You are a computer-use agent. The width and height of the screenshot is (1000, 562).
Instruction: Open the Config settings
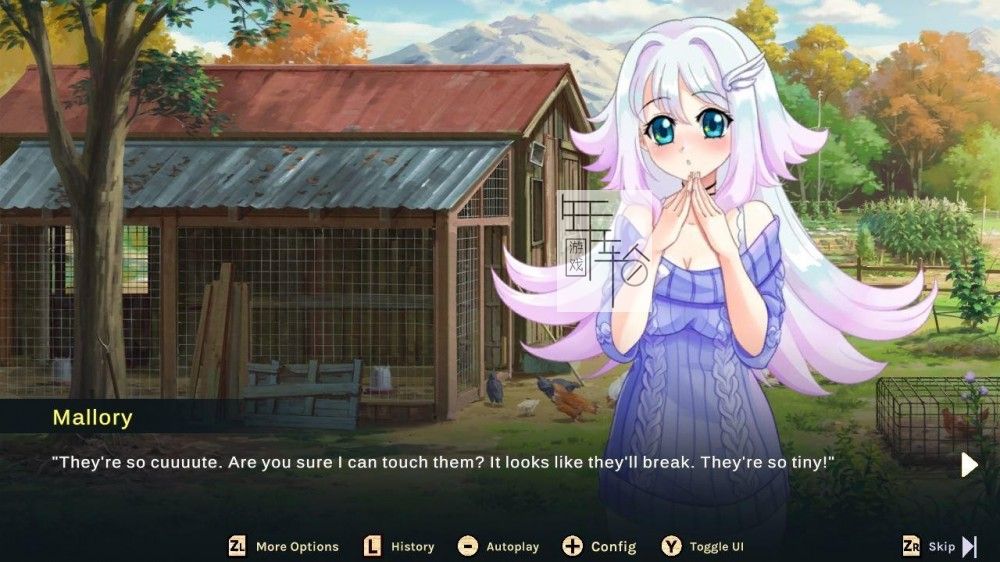pos(600,547)
